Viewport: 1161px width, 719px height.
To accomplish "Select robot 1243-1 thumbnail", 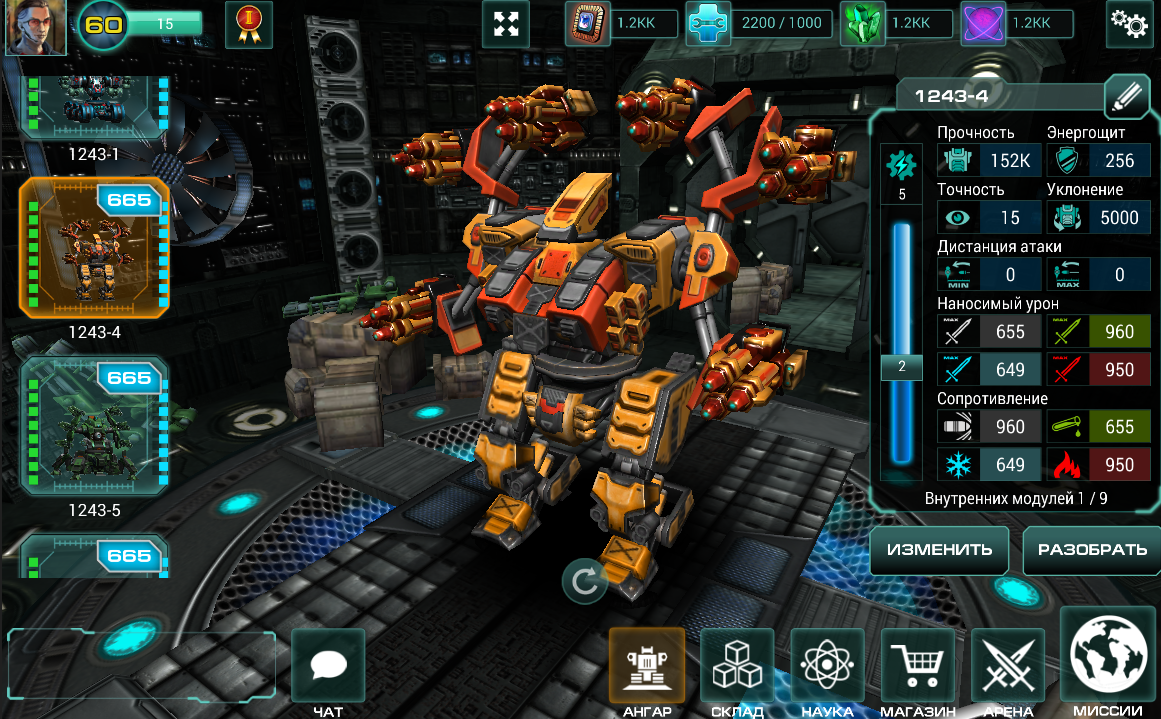I will click(94, 112).
